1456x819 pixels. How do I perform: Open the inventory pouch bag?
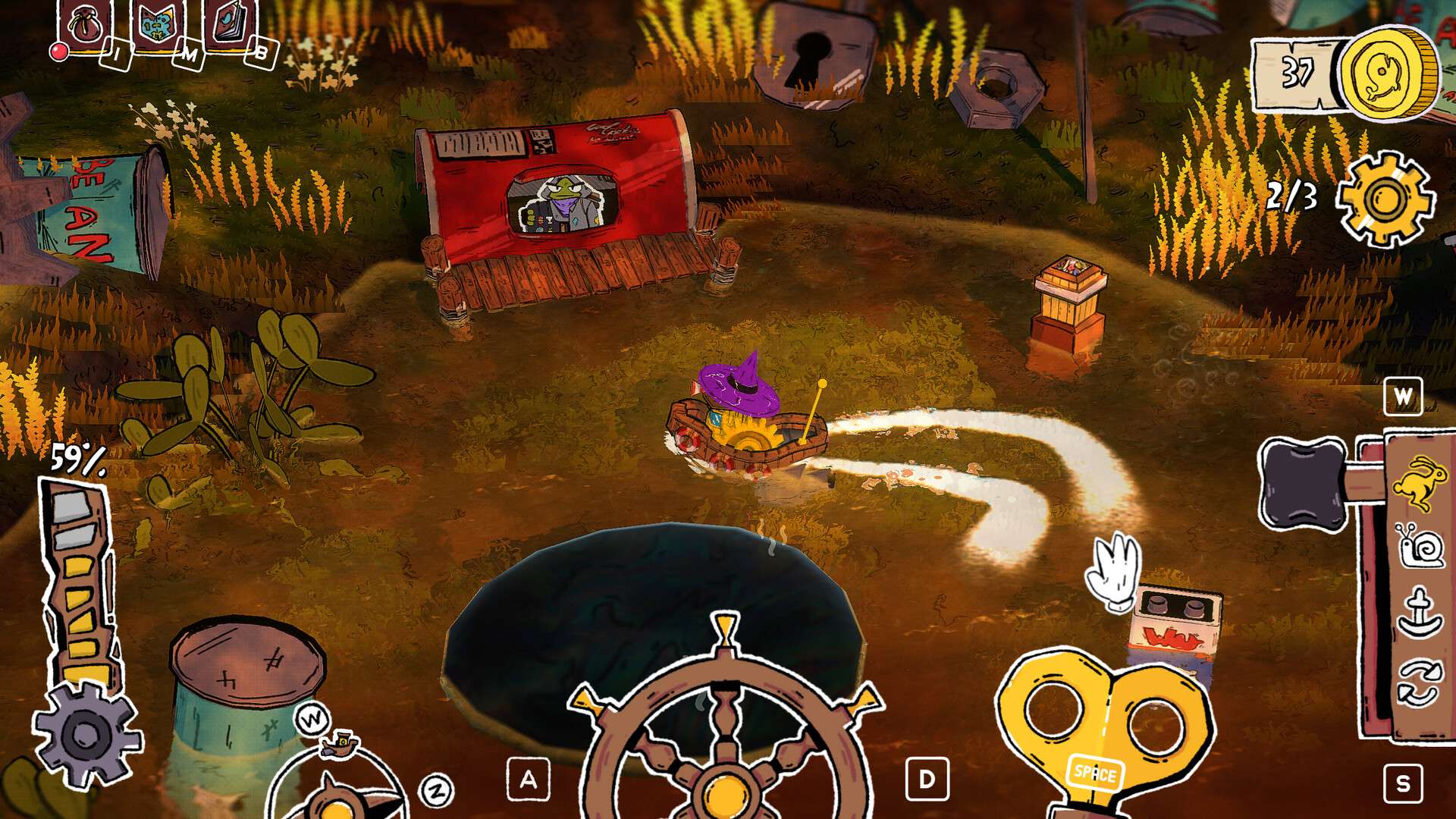click(84, 25)
